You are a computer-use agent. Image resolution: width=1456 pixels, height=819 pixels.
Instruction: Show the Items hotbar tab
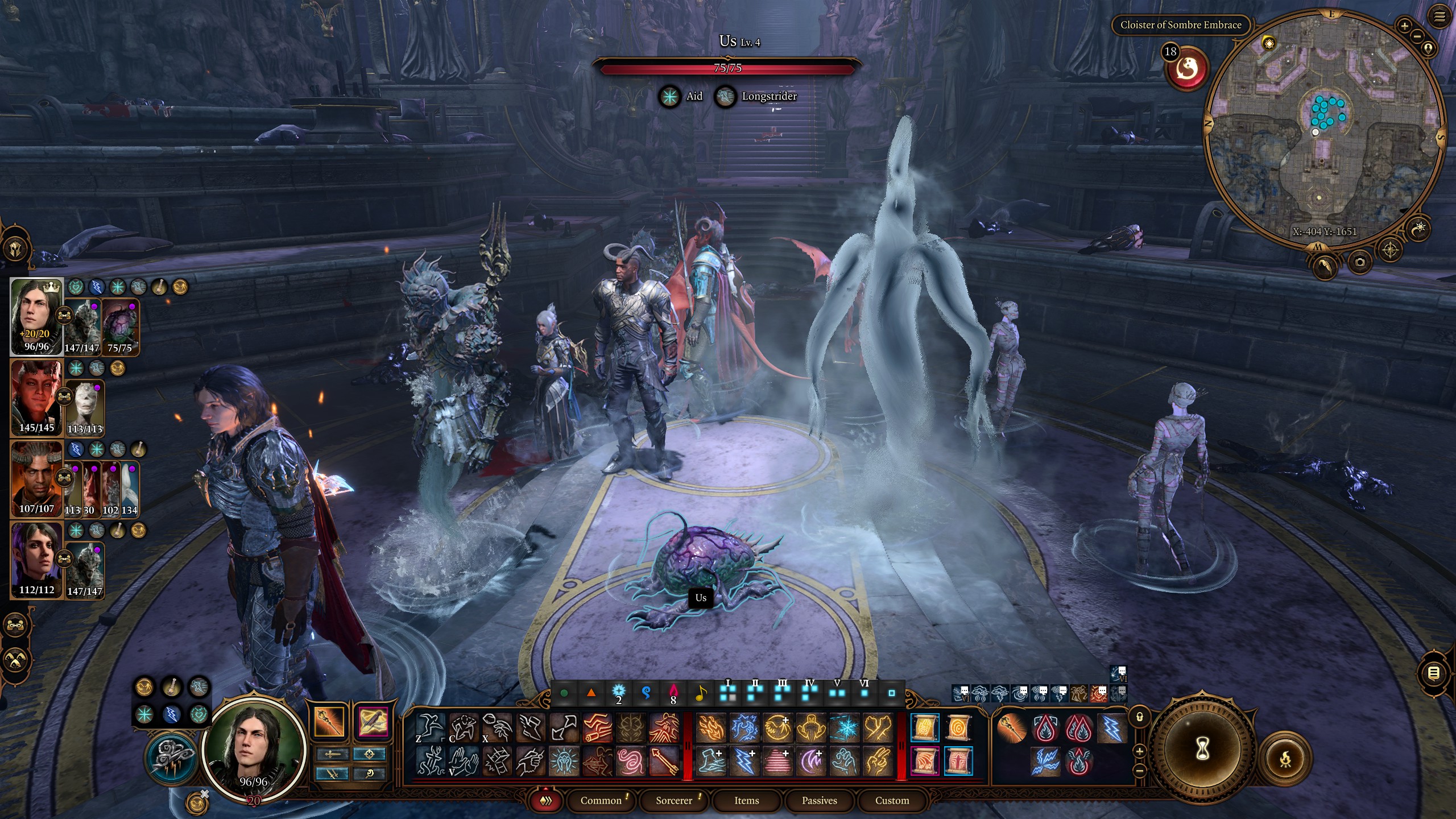click(x=746, y=800)
